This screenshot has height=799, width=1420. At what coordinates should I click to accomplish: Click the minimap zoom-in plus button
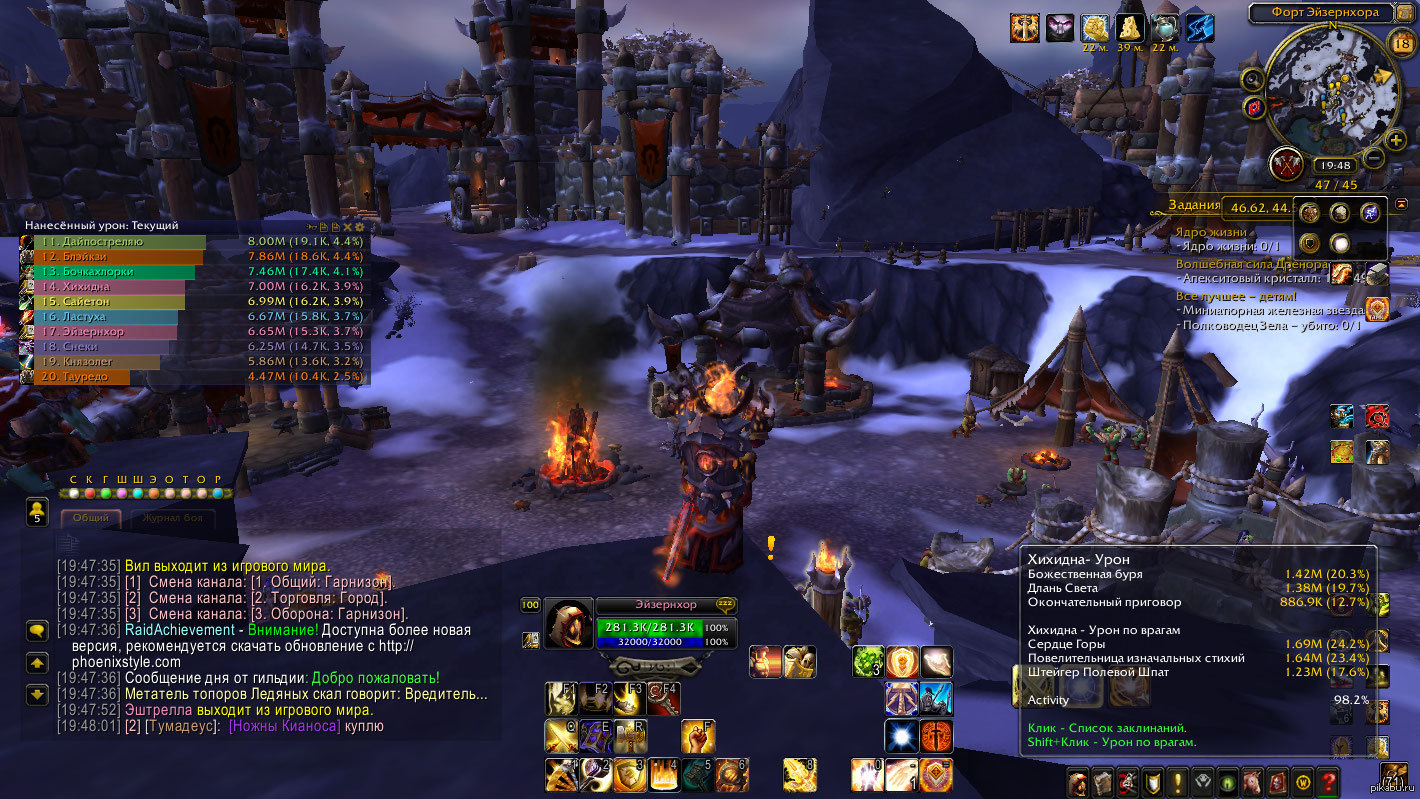tap(1396, 140)
